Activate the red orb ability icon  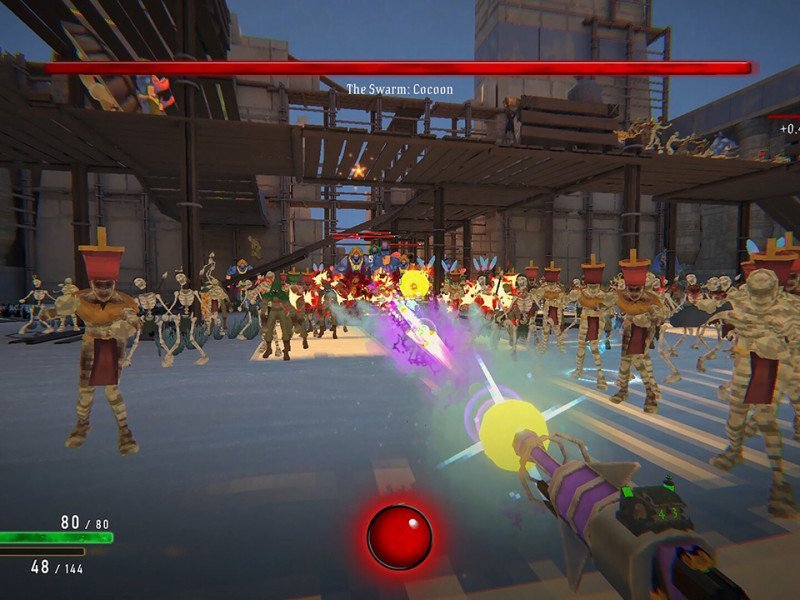coord(399,537)
